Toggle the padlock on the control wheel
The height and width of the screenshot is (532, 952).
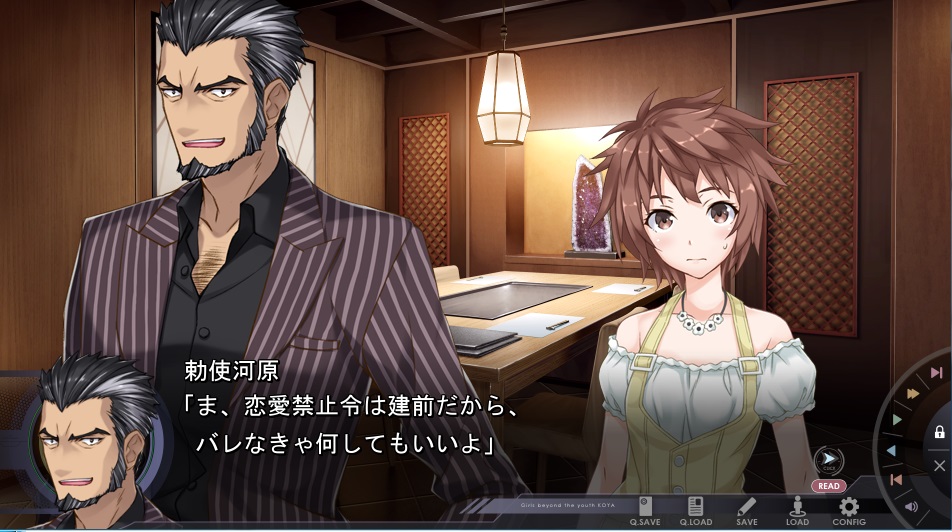click(x=939, y=433)
